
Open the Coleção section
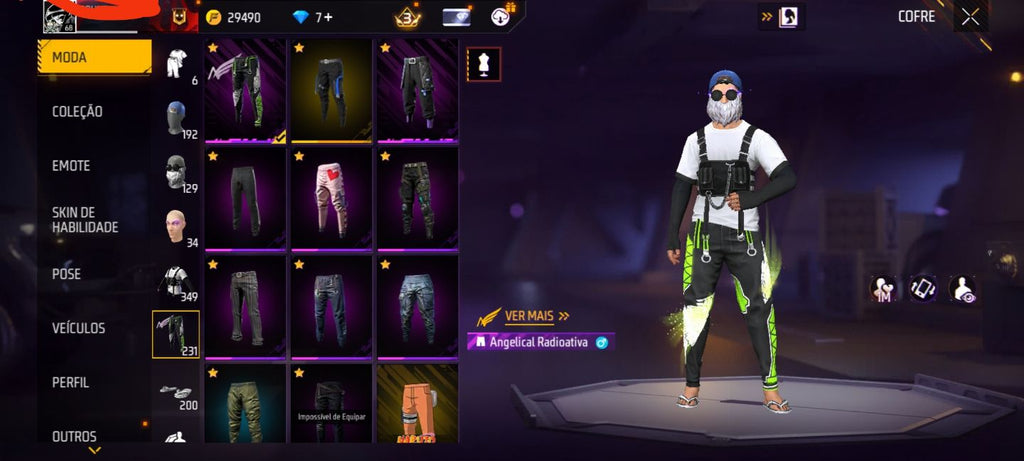78,112
